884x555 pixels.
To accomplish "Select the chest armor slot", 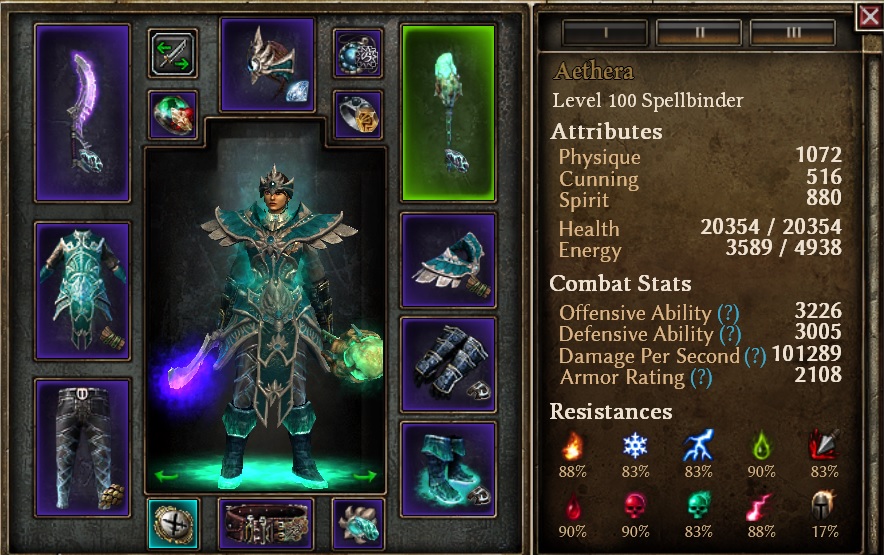I will [x=82, y=291].
